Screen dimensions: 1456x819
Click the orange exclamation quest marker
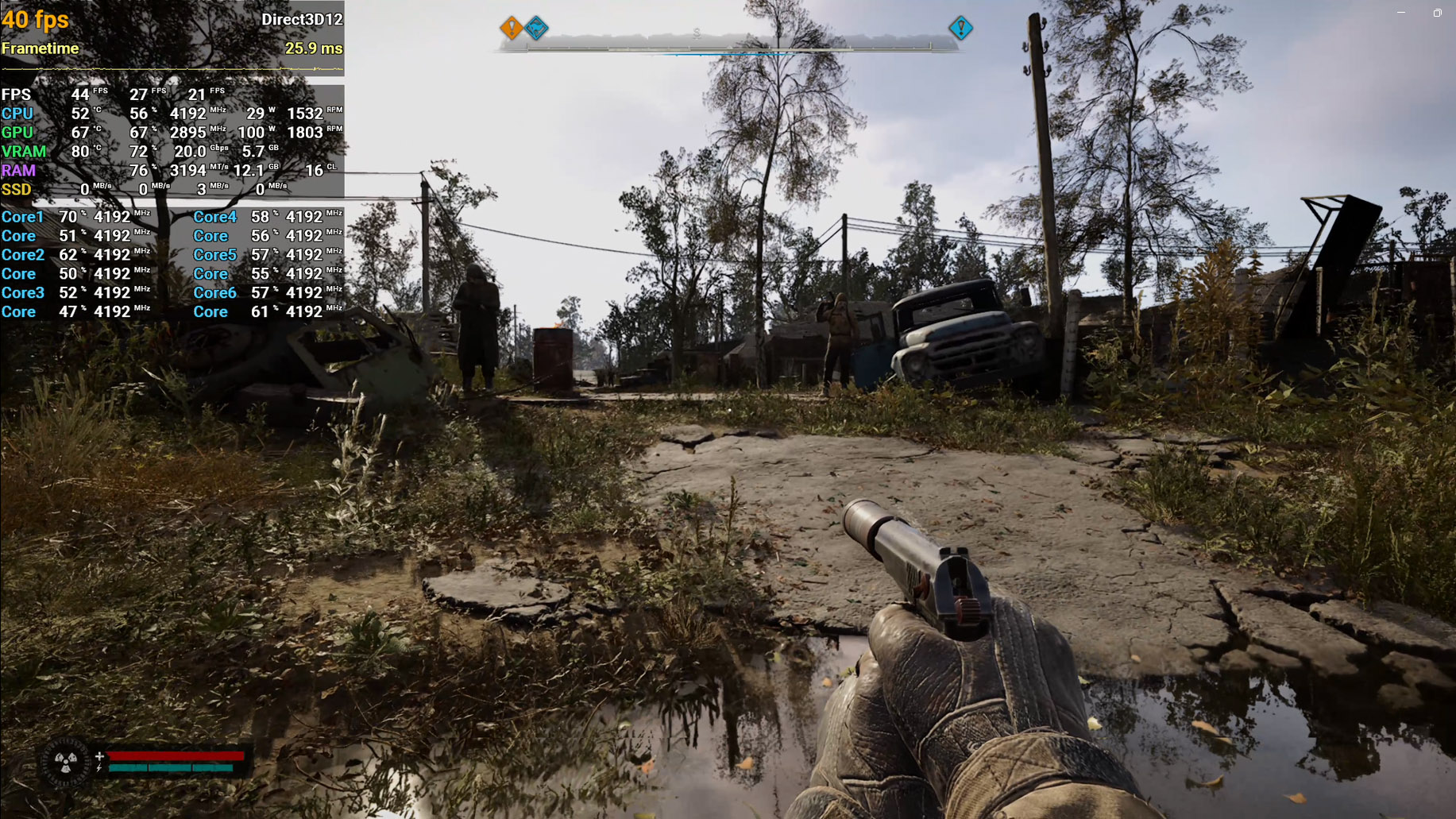[x=512, y=29]
